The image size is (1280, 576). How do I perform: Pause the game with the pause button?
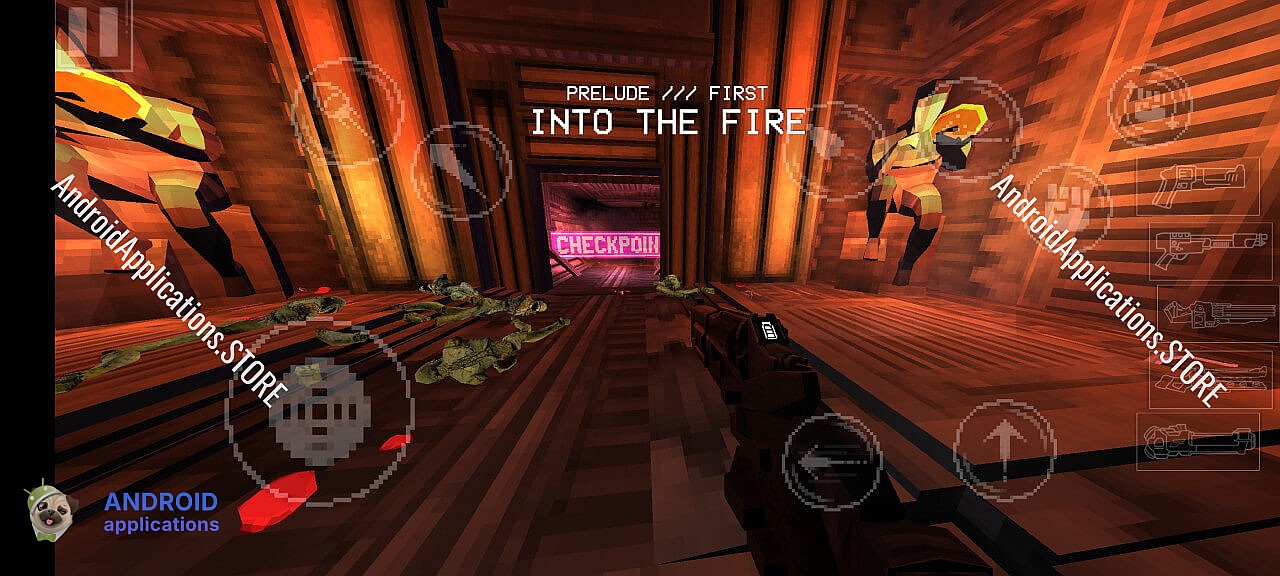93,36
